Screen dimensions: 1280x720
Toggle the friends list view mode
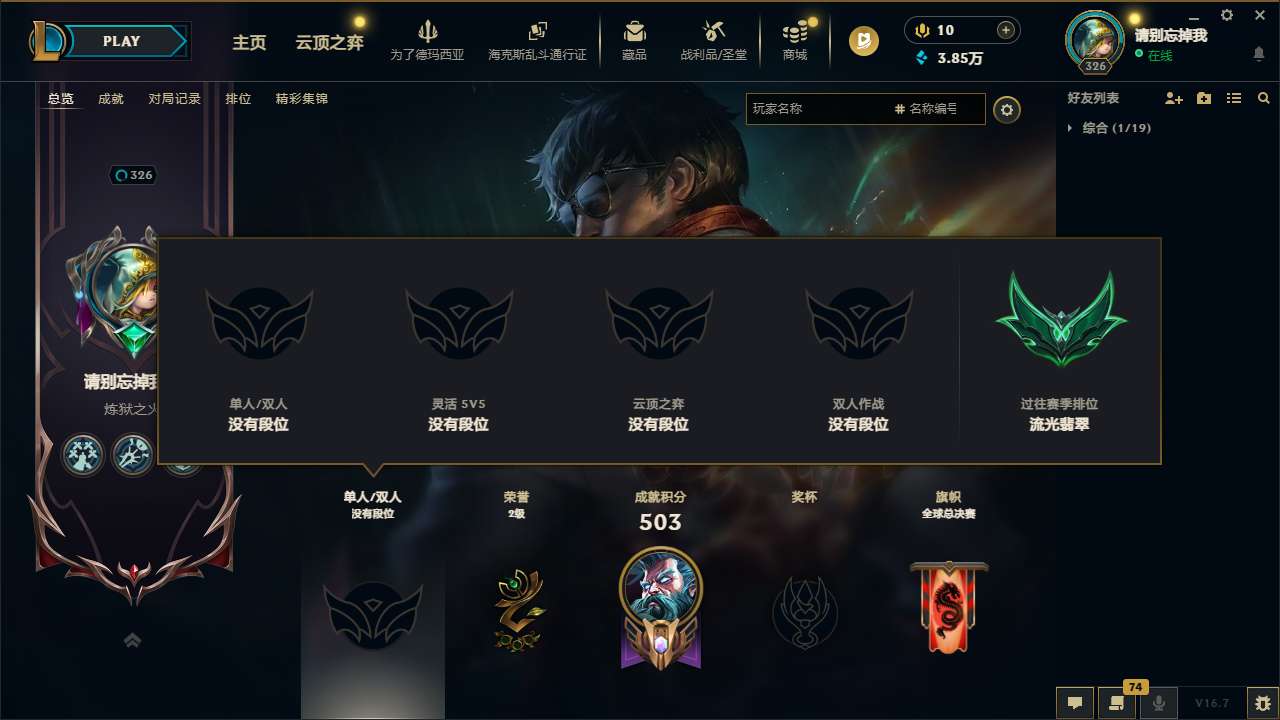pyautogui.click(x=1233, y=98)
